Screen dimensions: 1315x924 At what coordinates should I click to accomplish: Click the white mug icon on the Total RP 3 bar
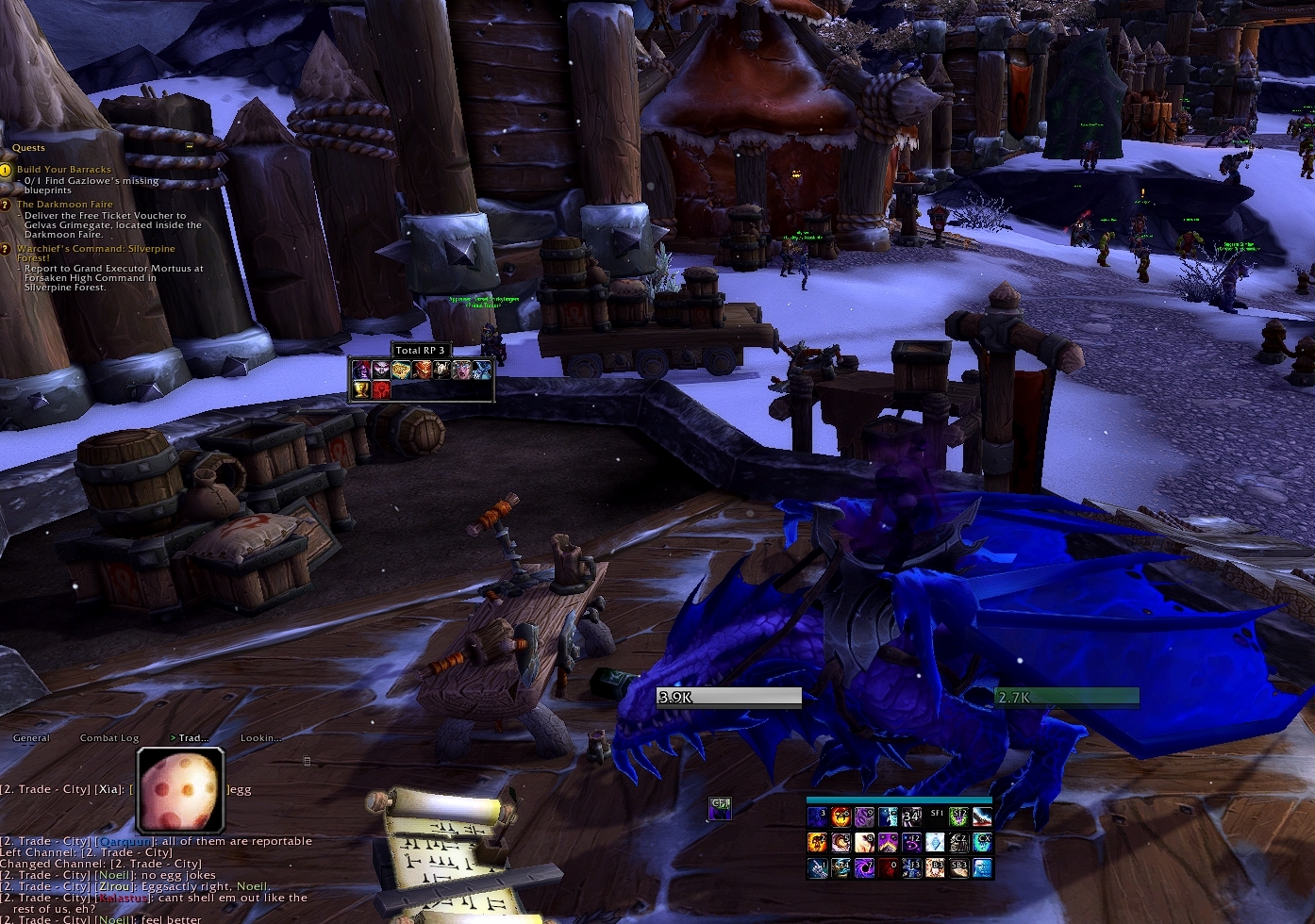pos(441,370)
